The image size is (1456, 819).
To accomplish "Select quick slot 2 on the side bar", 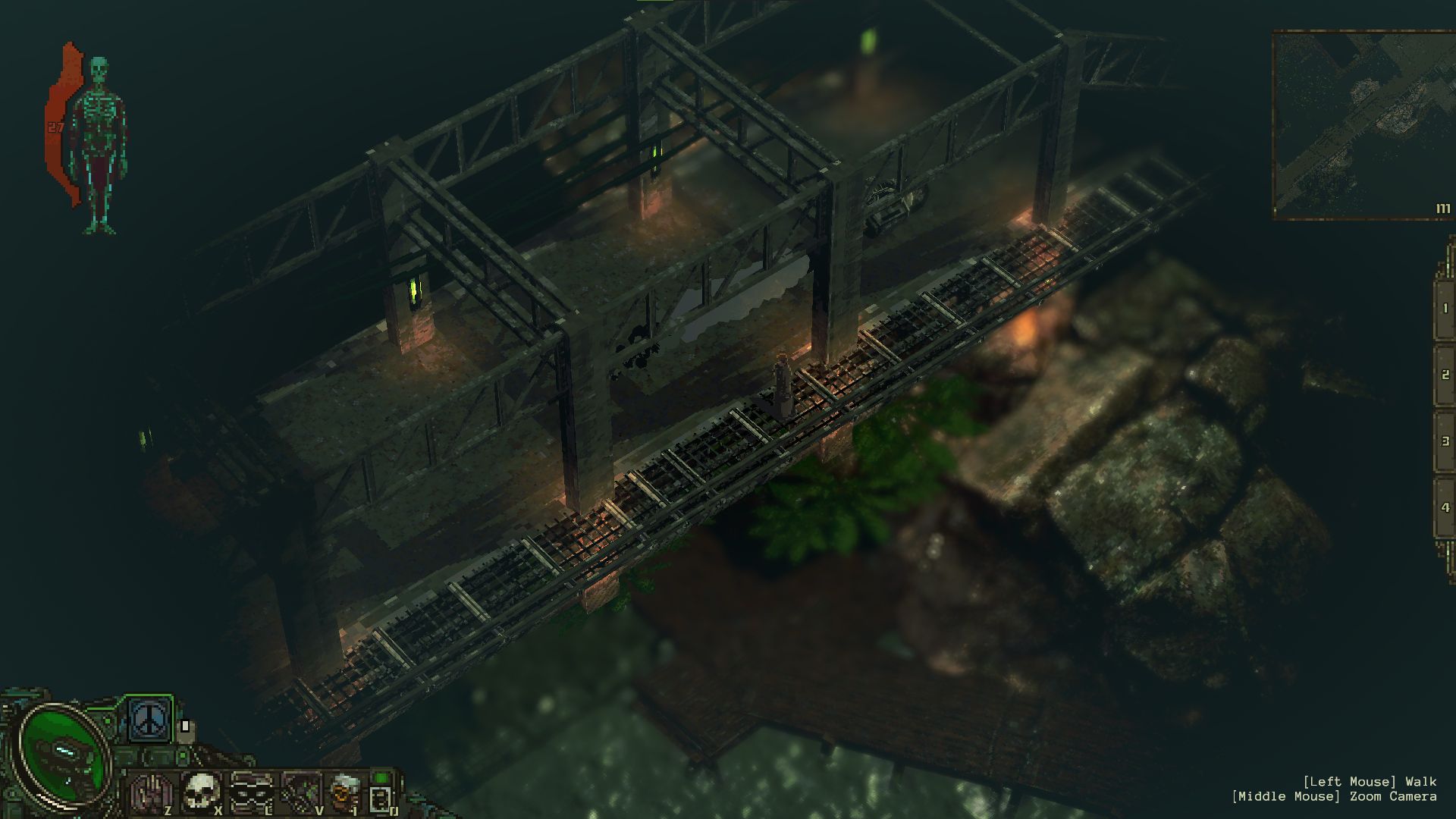I will pos(1444,375).
